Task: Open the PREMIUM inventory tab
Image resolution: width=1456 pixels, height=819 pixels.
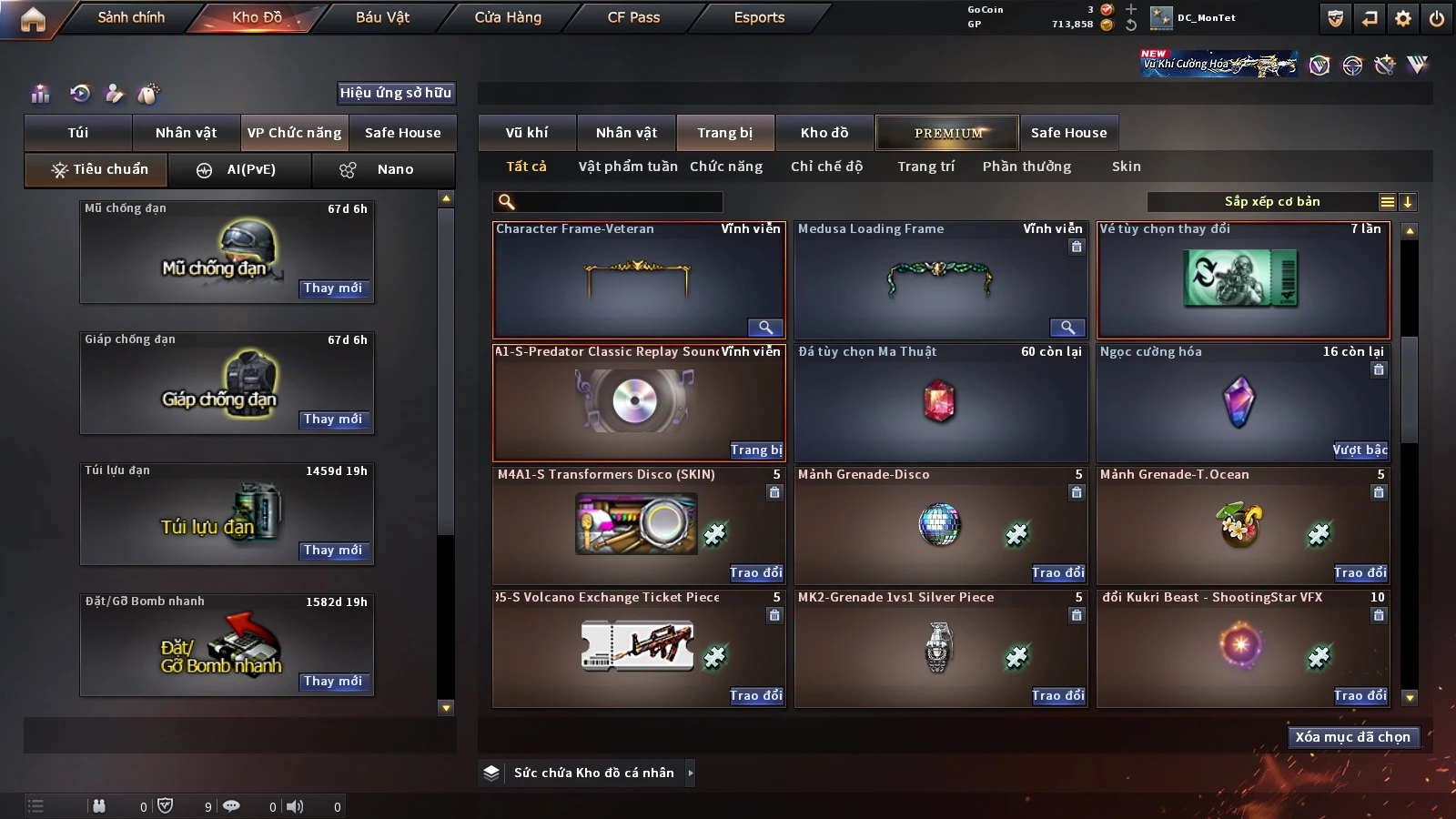Action: click(x=947, y=133)
